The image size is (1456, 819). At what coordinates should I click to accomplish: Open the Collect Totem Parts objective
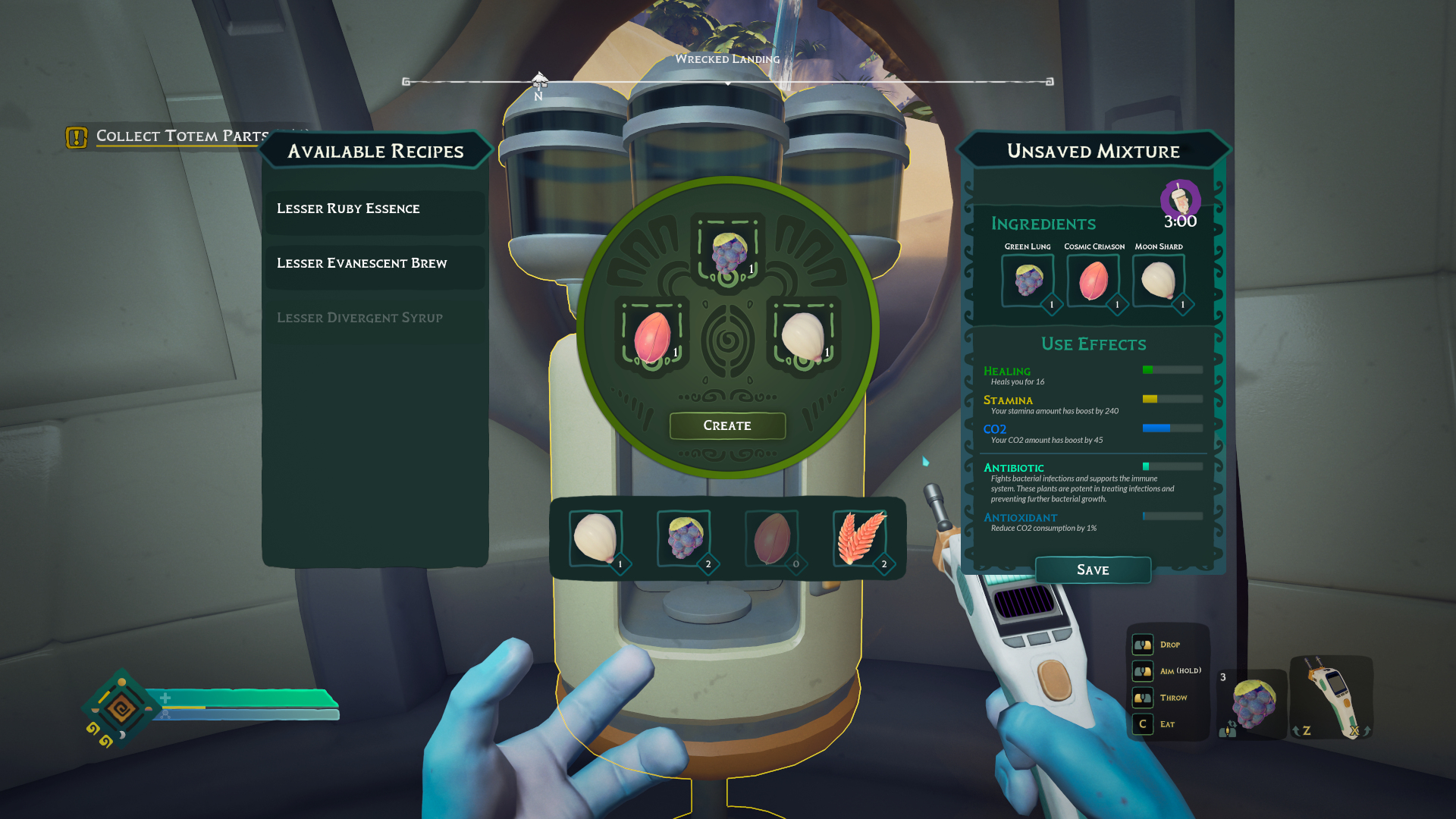[x=181, y=136]
